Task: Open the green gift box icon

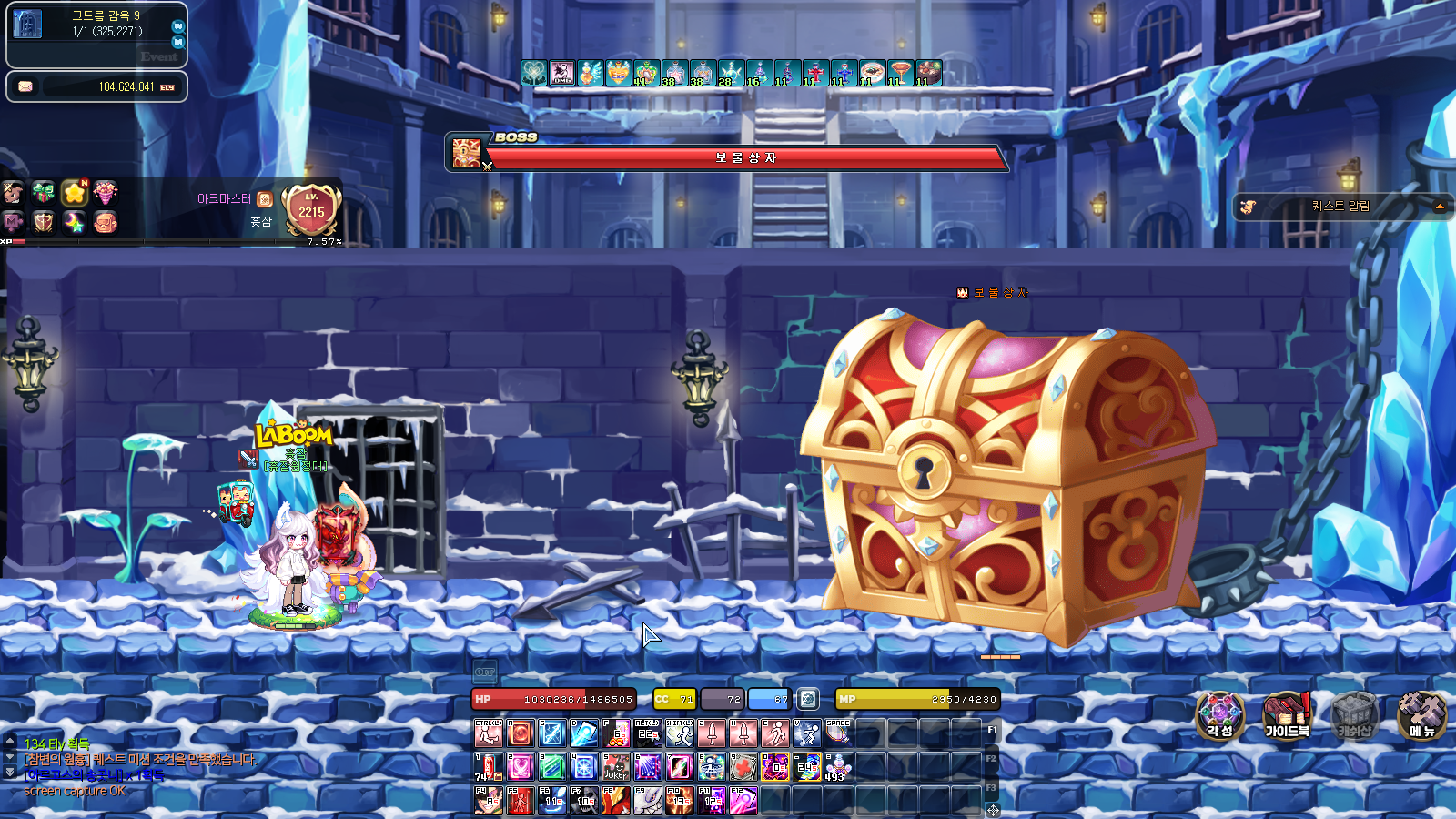Action: 43,192
